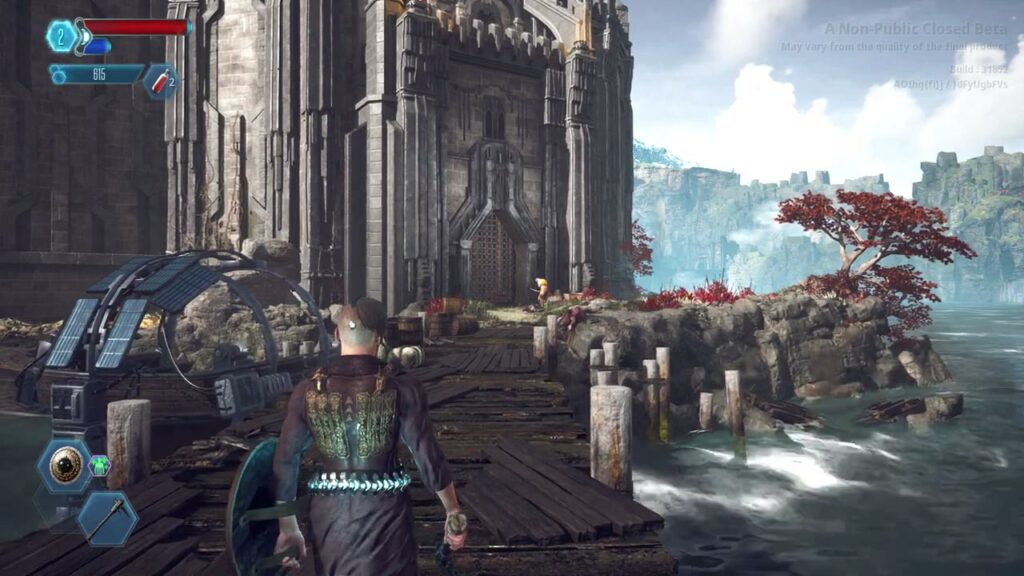The width and height of the screenshot is (1024, 576).
Task: Select the round shield equipment slot
Action: coord(66,467)
